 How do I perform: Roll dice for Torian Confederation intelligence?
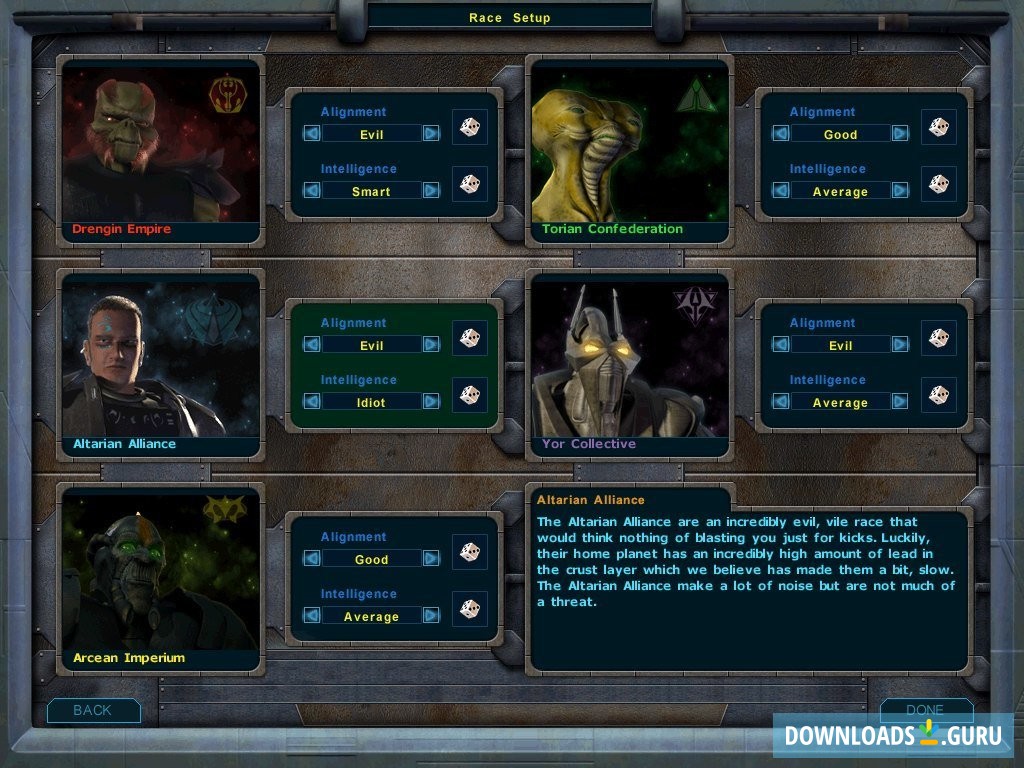click(x=939, y=184)
